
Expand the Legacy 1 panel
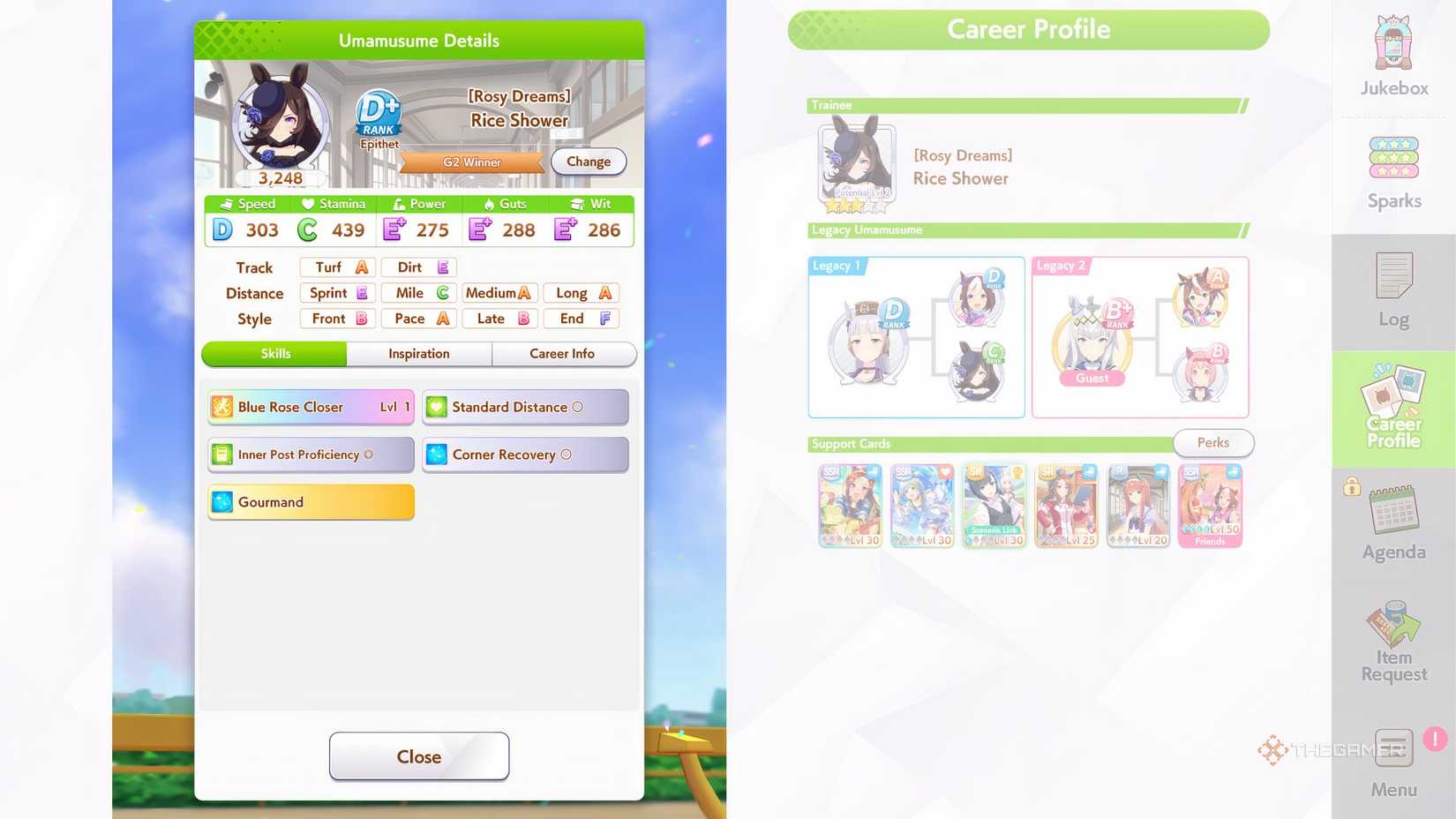[915, 336]
